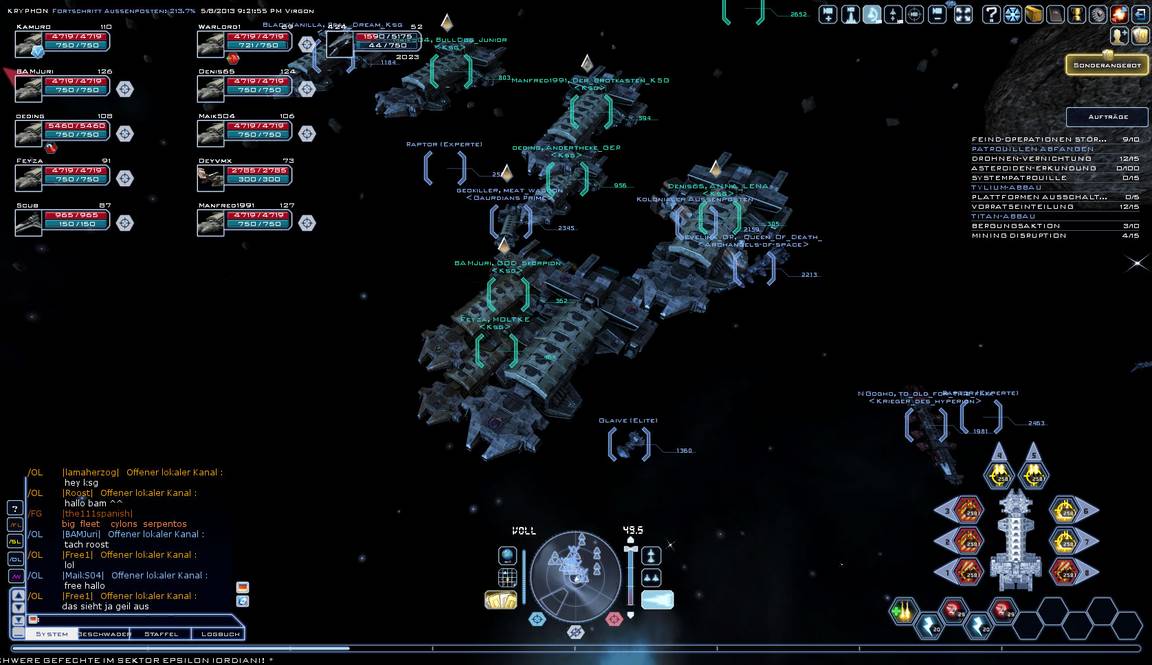Click the circular radar minimap
The width and height of the screenshot is (1152, 665).
tap(575, 573)
